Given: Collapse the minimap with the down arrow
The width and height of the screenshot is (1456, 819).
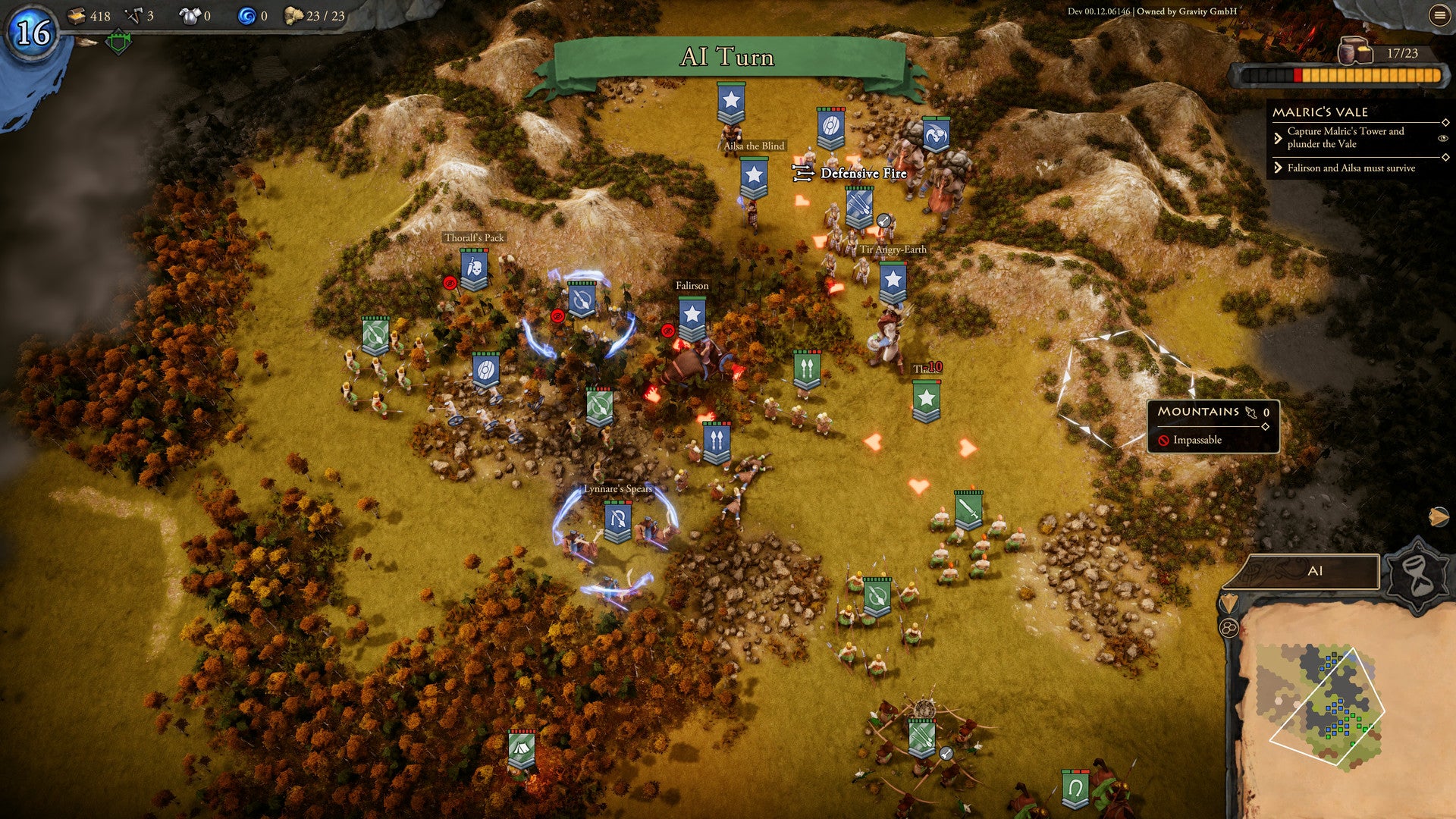Looking at the screenshot, I should click(x=1227, y=603).
